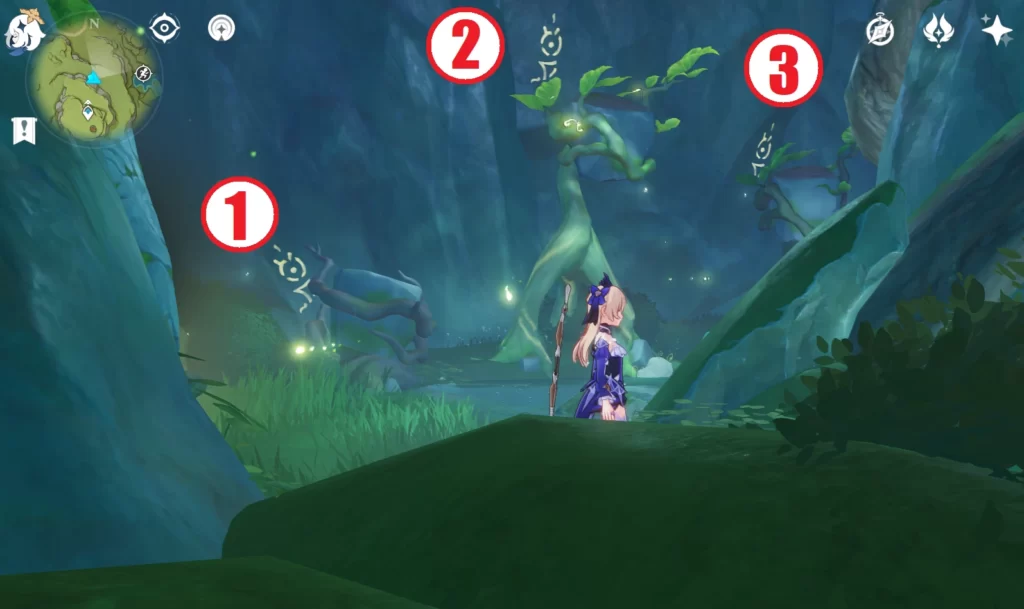Open the Wish star icon
1024x609 pixels.
996,30
